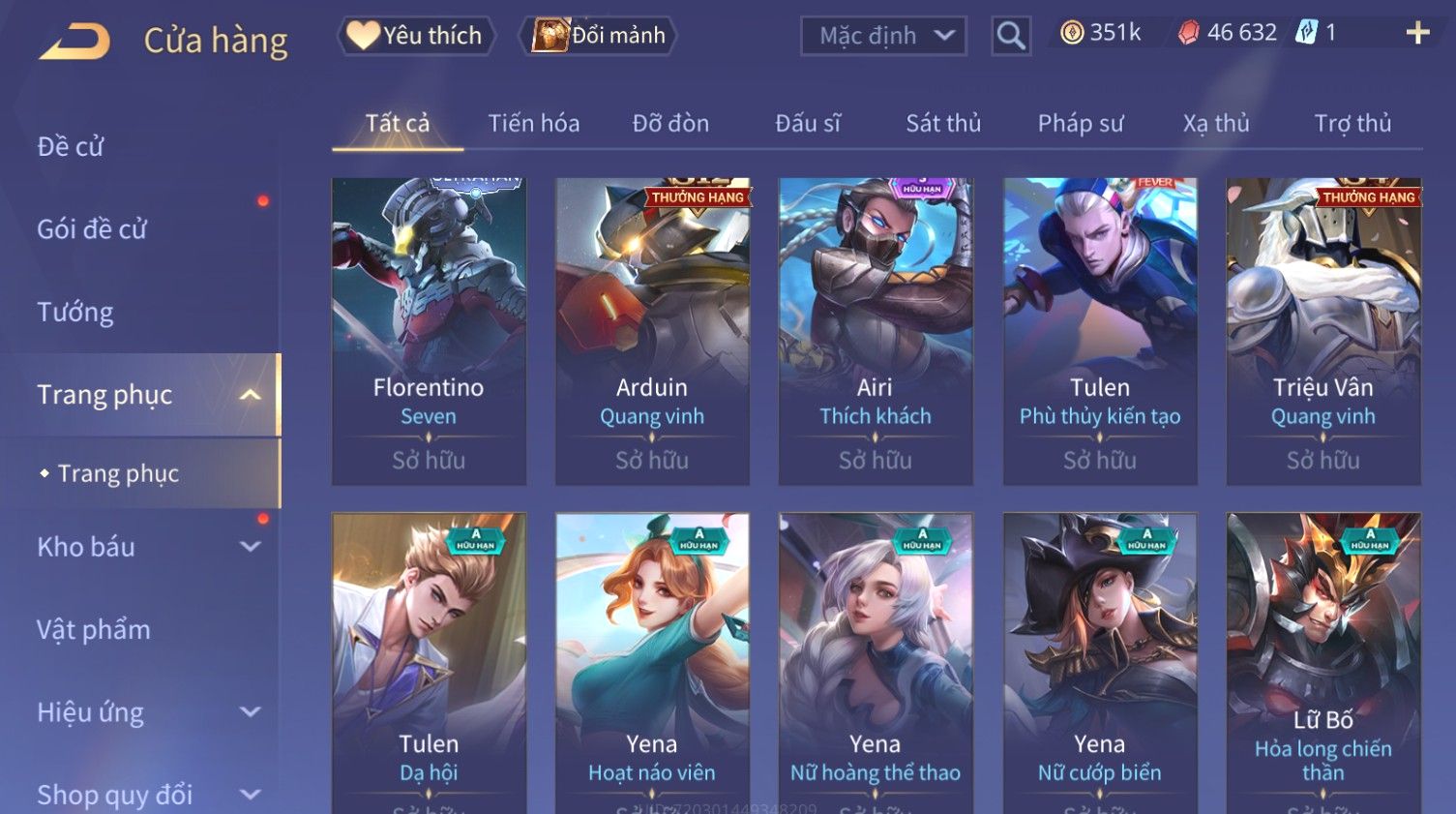Switch to the Đỡ đòn tab
Image resolution: width=1456 pixels, height=814 pixels.
670,124
